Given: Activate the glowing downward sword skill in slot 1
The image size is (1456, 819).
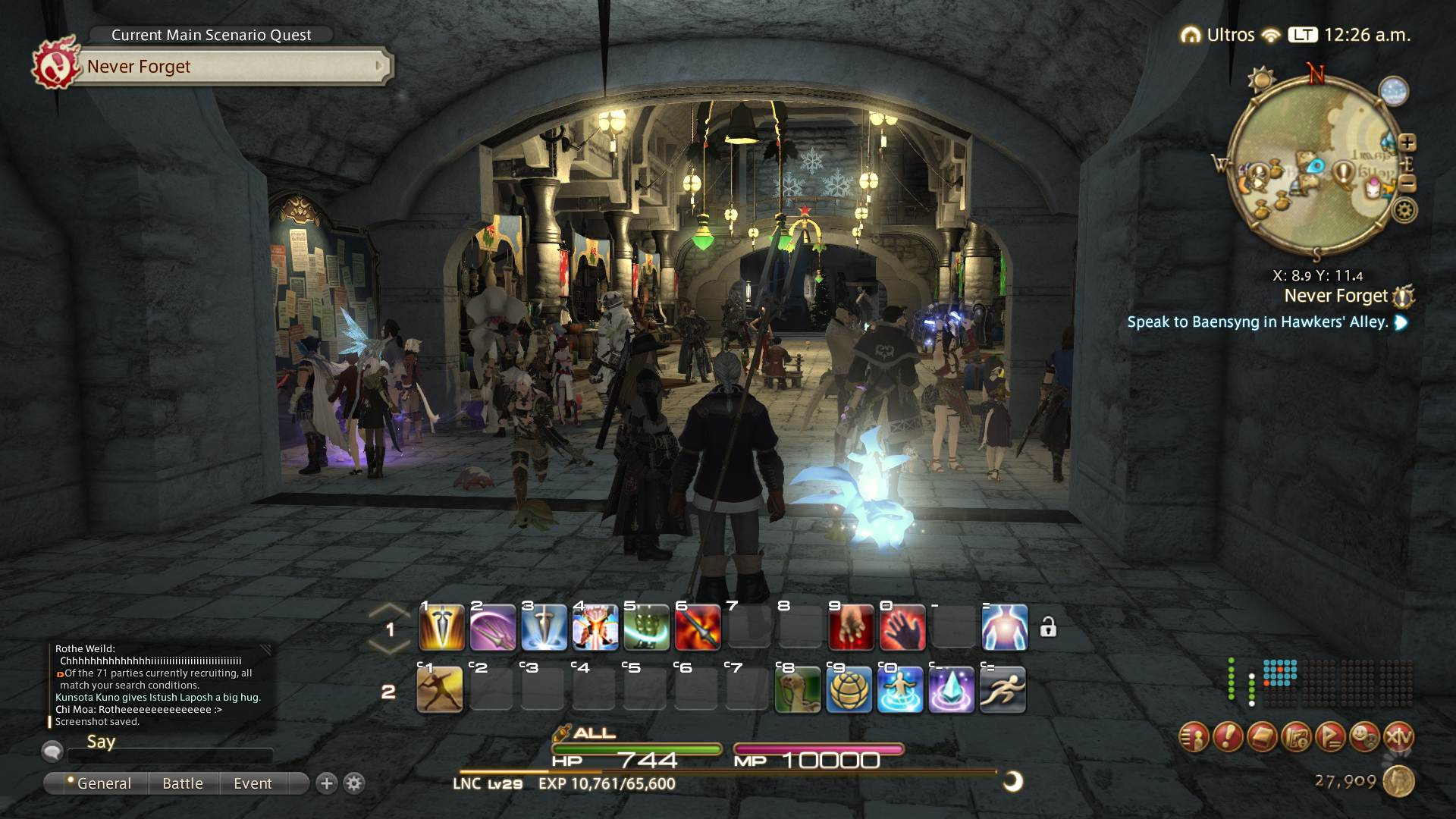Looking at the screenshot, I should (441, 628).
